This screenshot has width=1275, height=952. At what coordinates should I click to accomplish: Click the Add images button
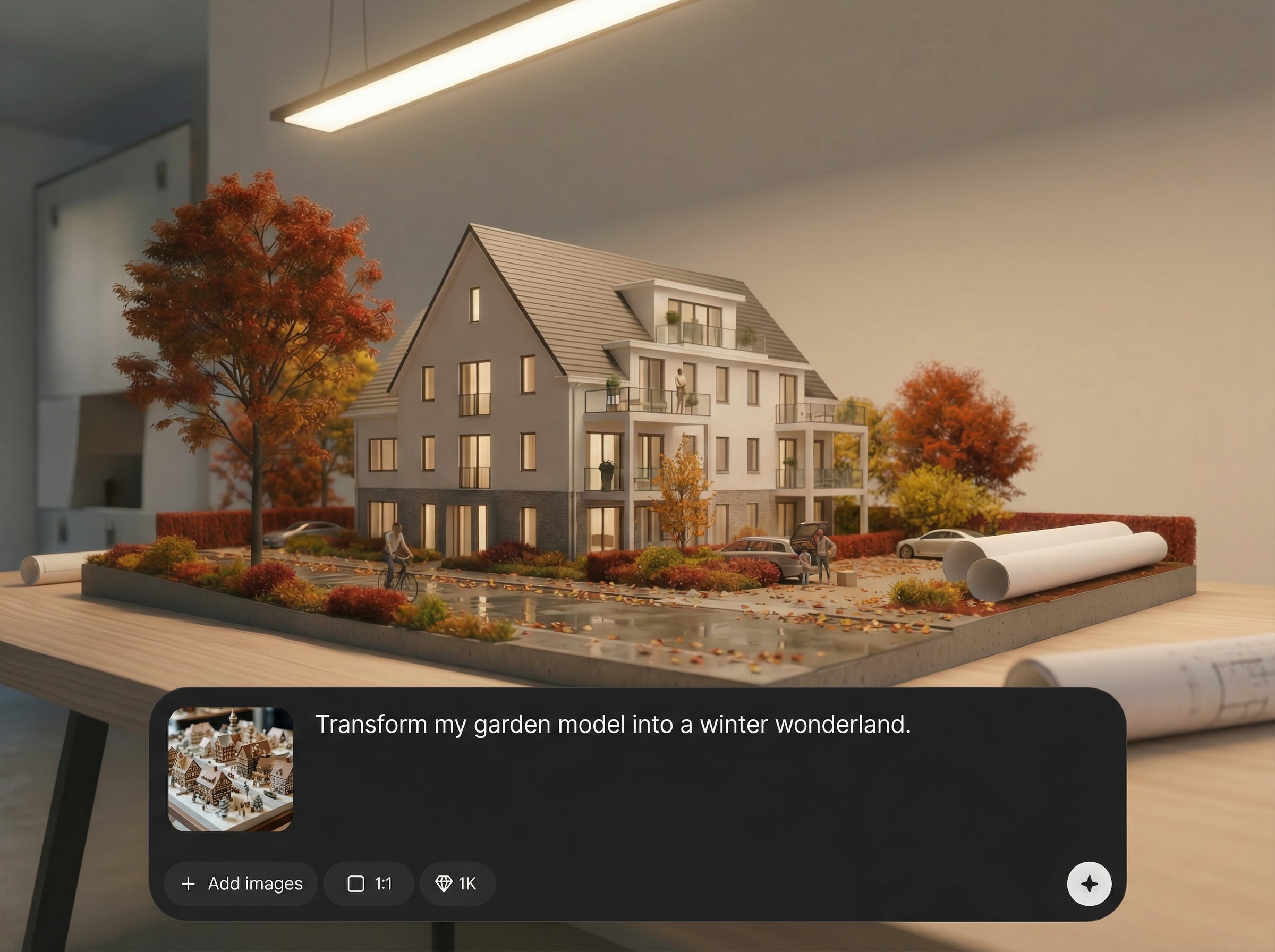pos(241,883)
